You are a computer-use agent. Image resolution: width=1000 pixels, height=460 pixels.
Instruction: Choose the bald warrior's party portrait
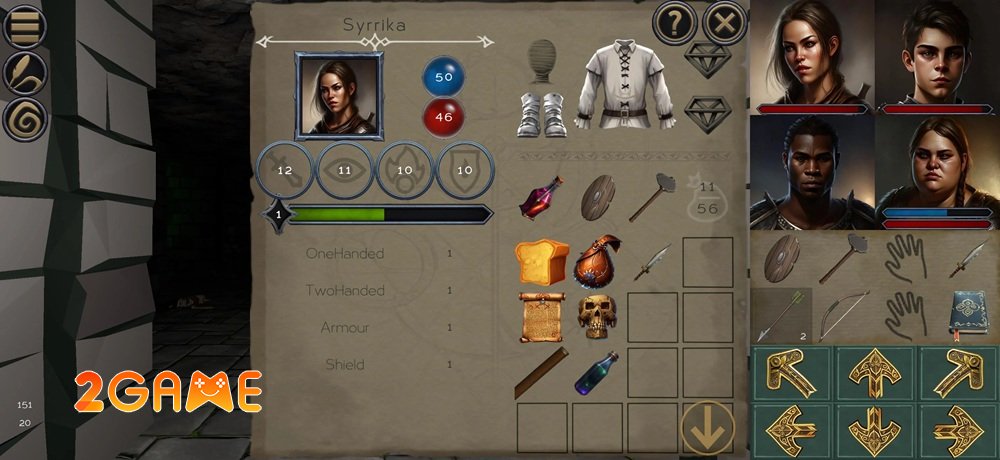click(811, 171)
